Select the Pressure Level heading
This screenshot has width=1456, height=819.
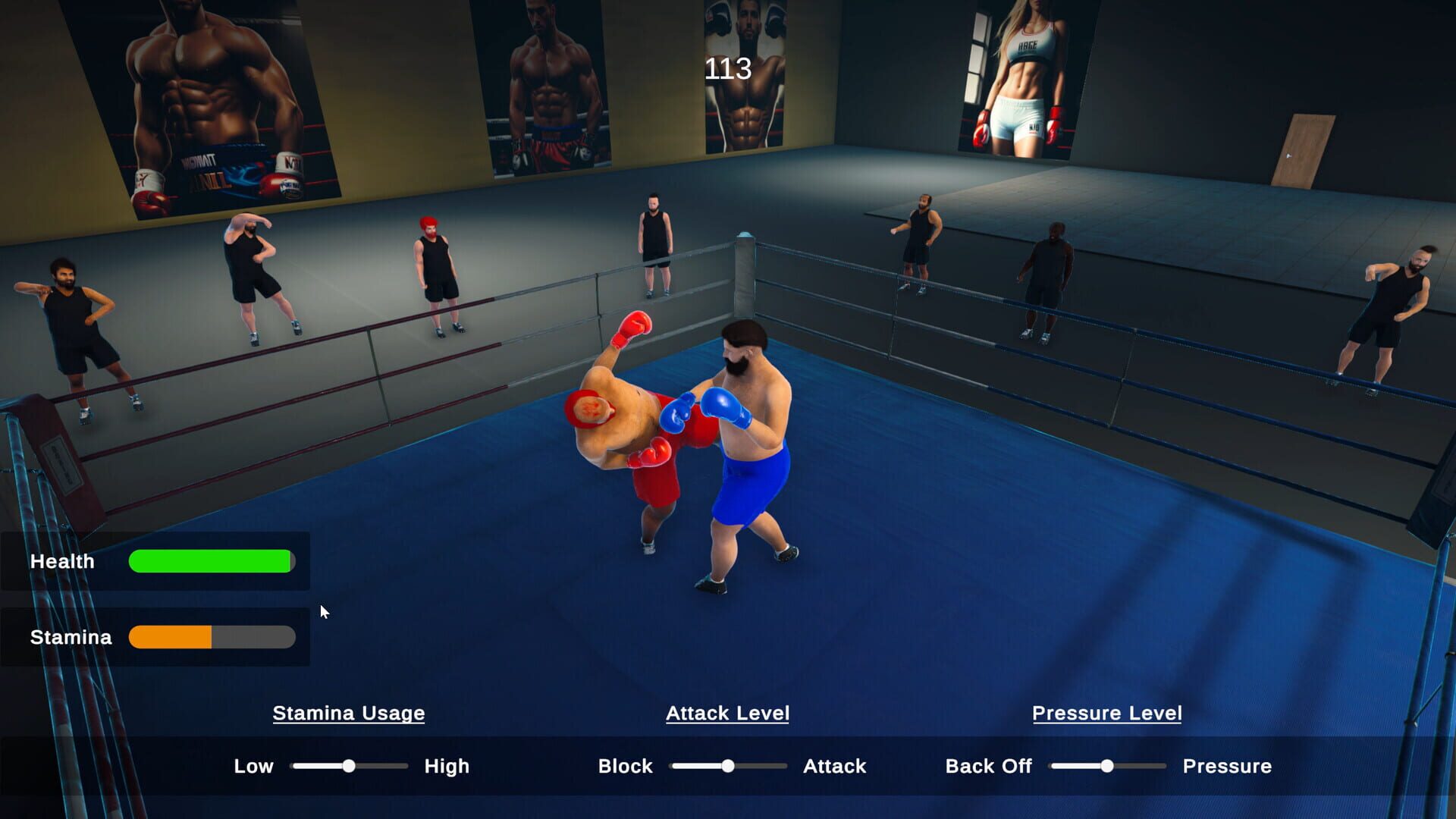click(1106, 713)
